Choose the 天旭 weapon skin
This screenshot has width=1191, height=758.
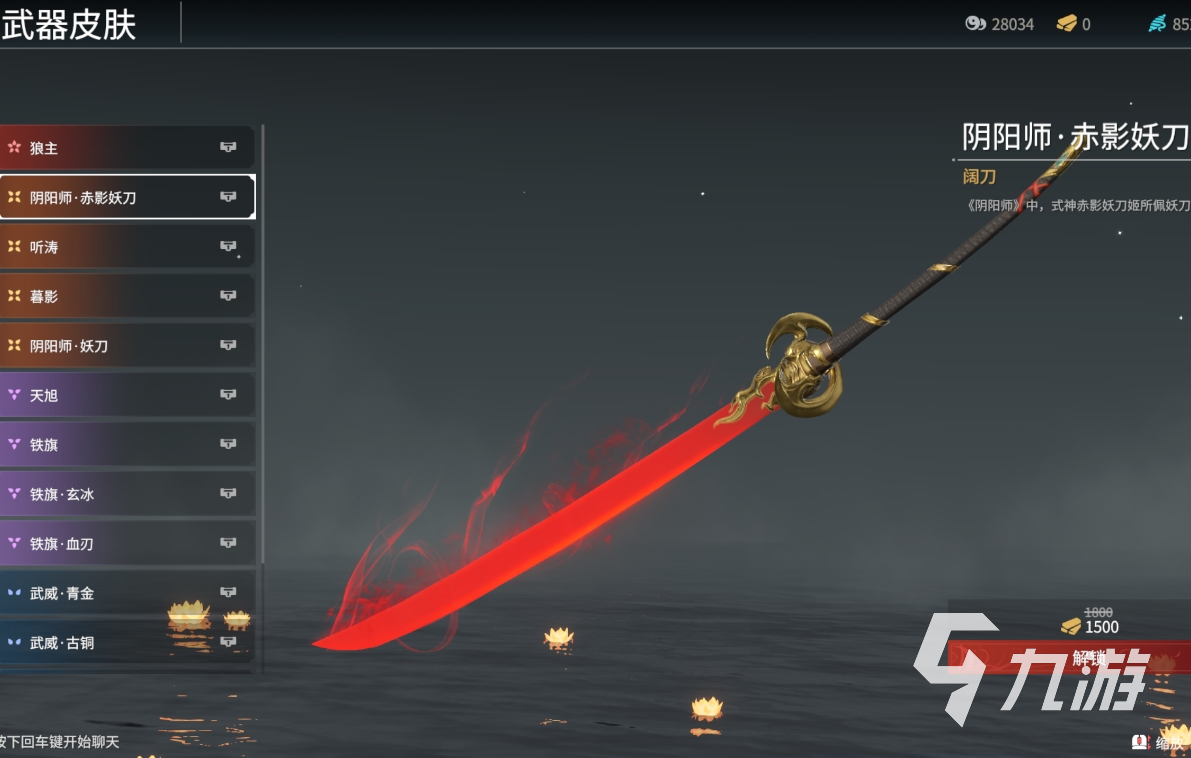click(x=127, y=395)
